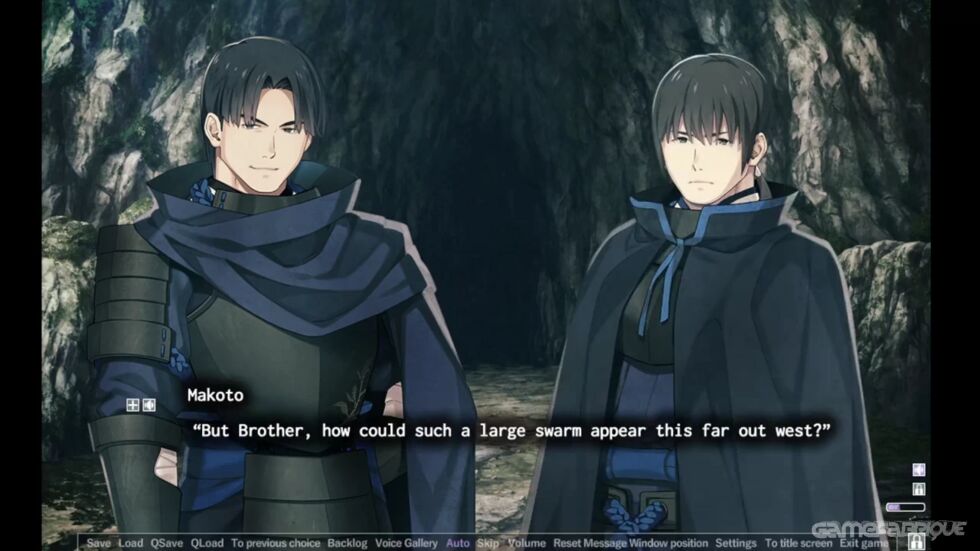Image resolution: width=980 pixels, height=551 pixels.
Task: Click the four-square icon beside Makoto's name
Action: 131,405
